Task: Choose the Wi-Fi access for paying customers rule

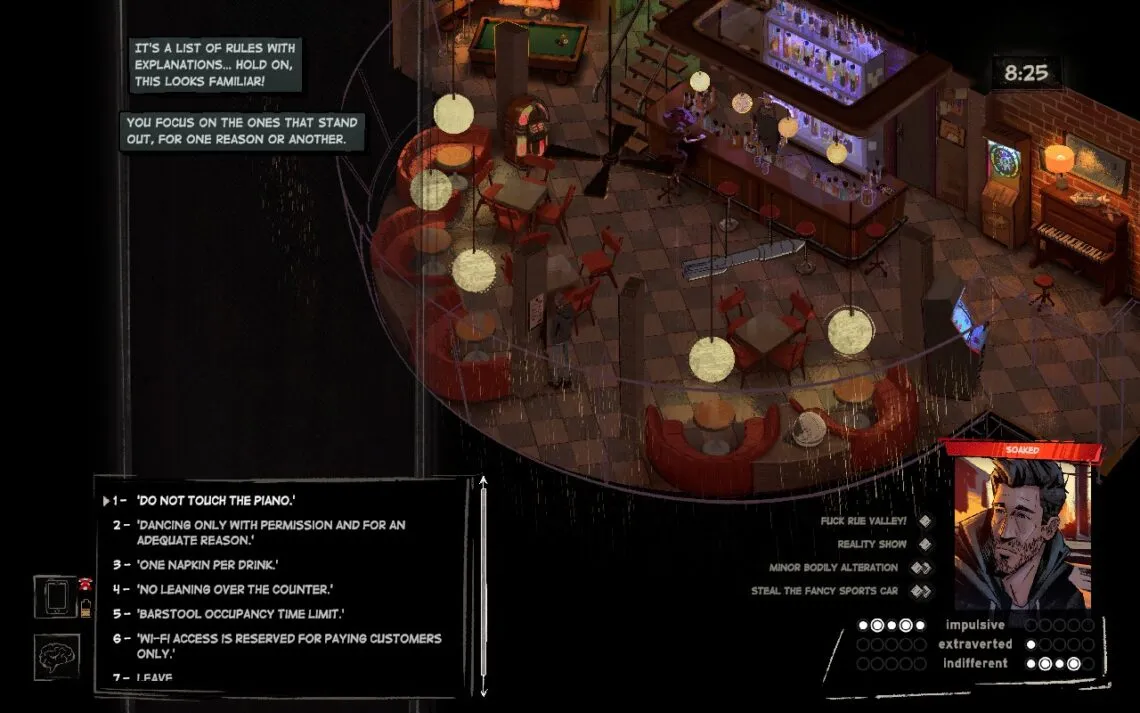Action: click(x=288, y=645)
